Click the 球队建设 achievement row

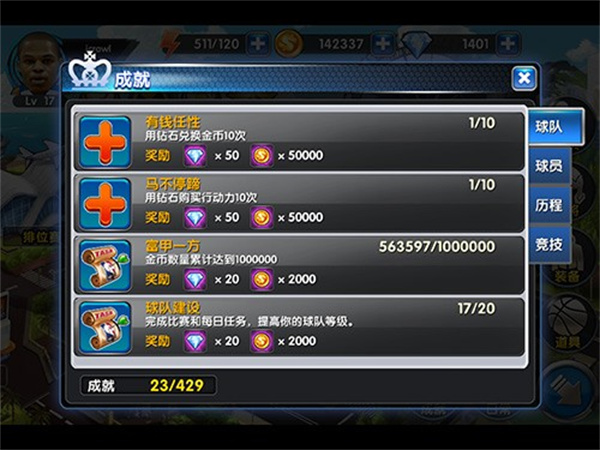tap(300, 326)
